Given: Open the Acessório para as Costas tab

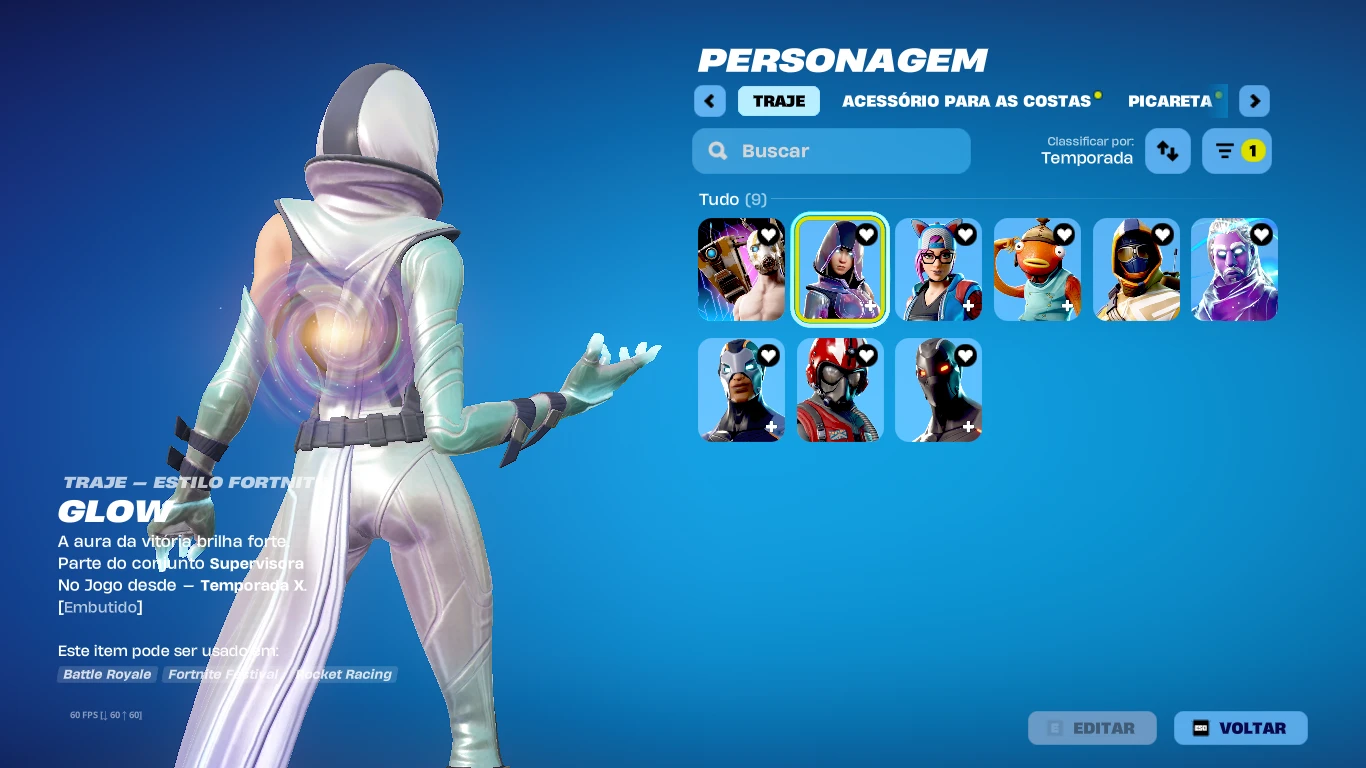Looking at the screenshot, I should click(x=966, y=101).
